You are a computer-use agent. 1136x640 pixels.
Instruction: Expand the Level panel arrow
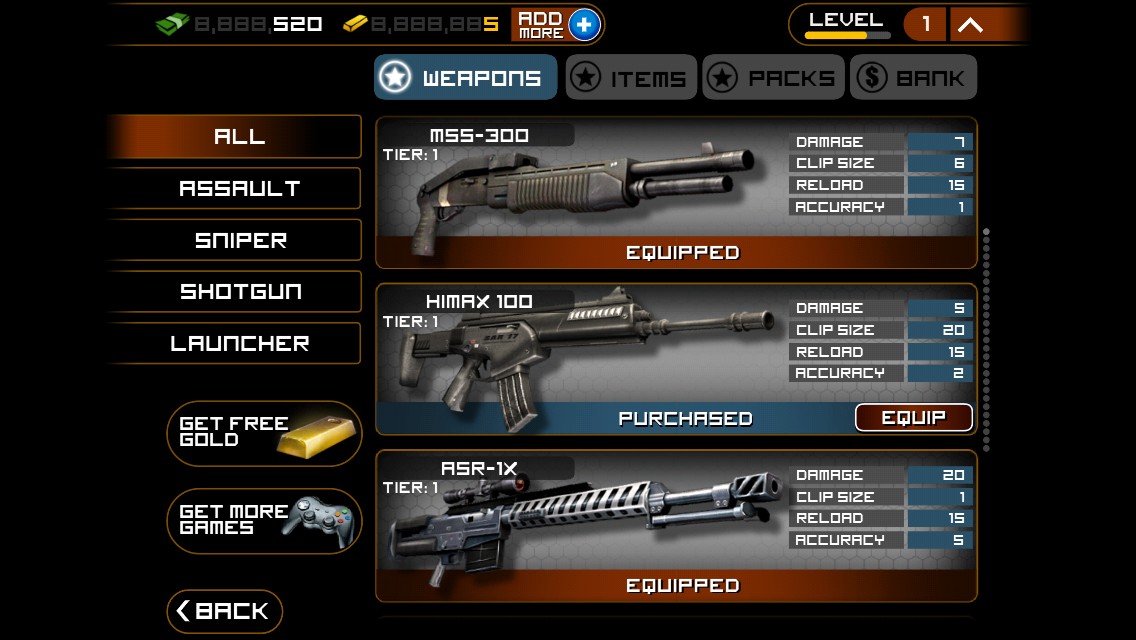(970, 25)
